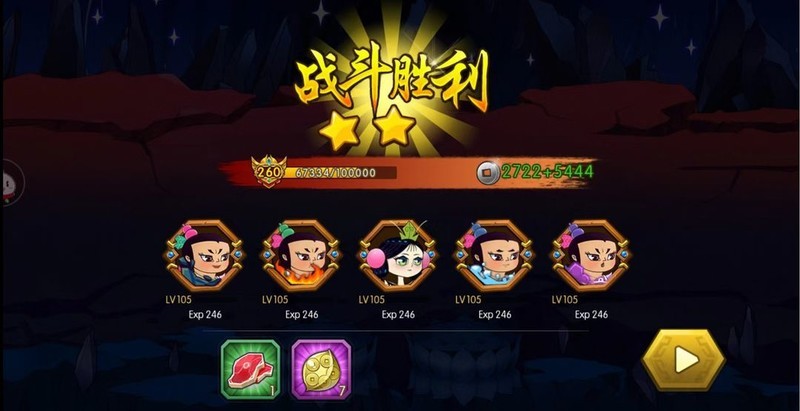The height and width of the screenshot is (411, 800).
Task: Select the hero portrait in purple outfit
Action: point(591,257)
